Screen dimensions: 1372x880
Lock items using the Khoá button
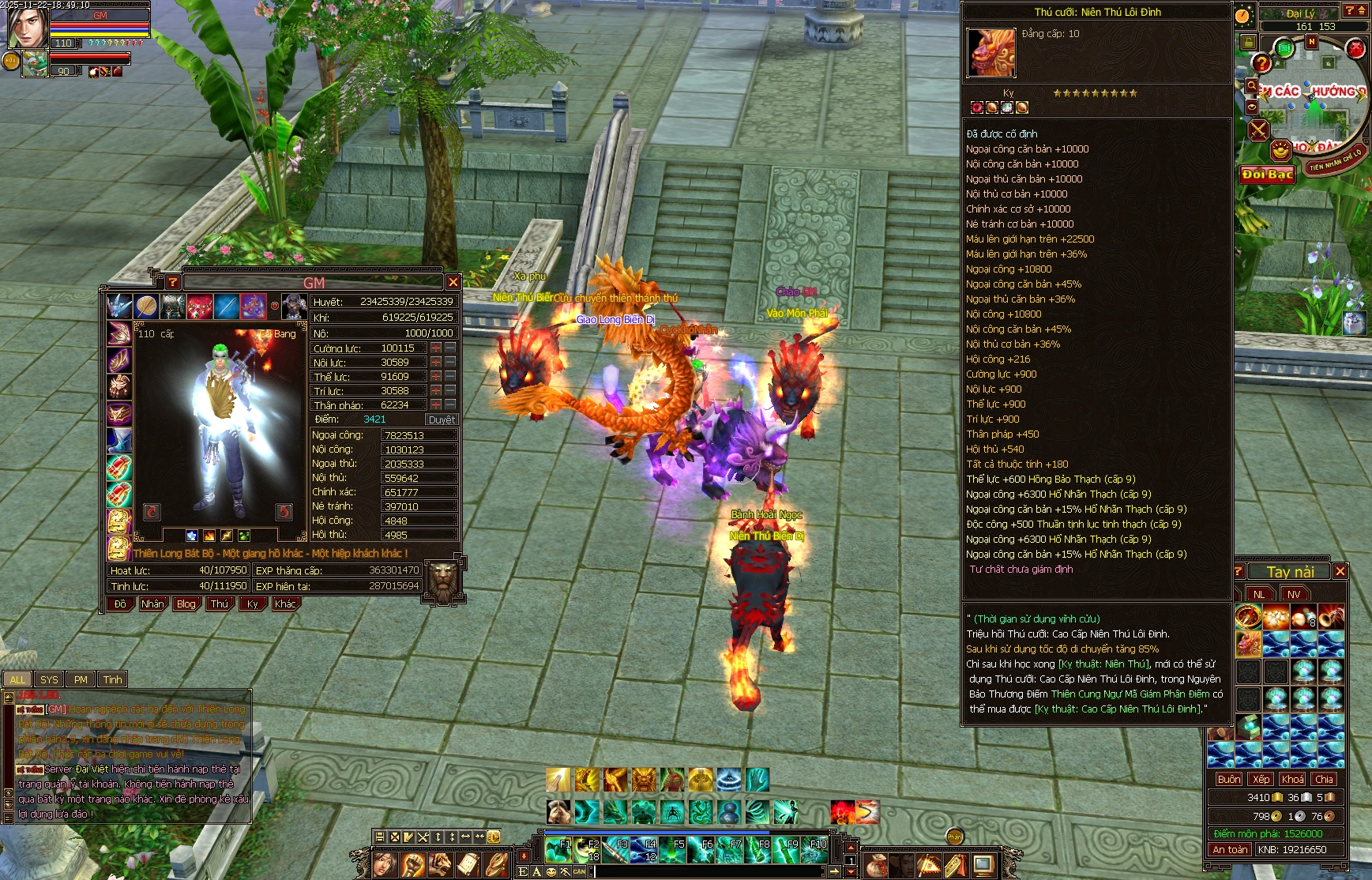tap(1293, 779)
